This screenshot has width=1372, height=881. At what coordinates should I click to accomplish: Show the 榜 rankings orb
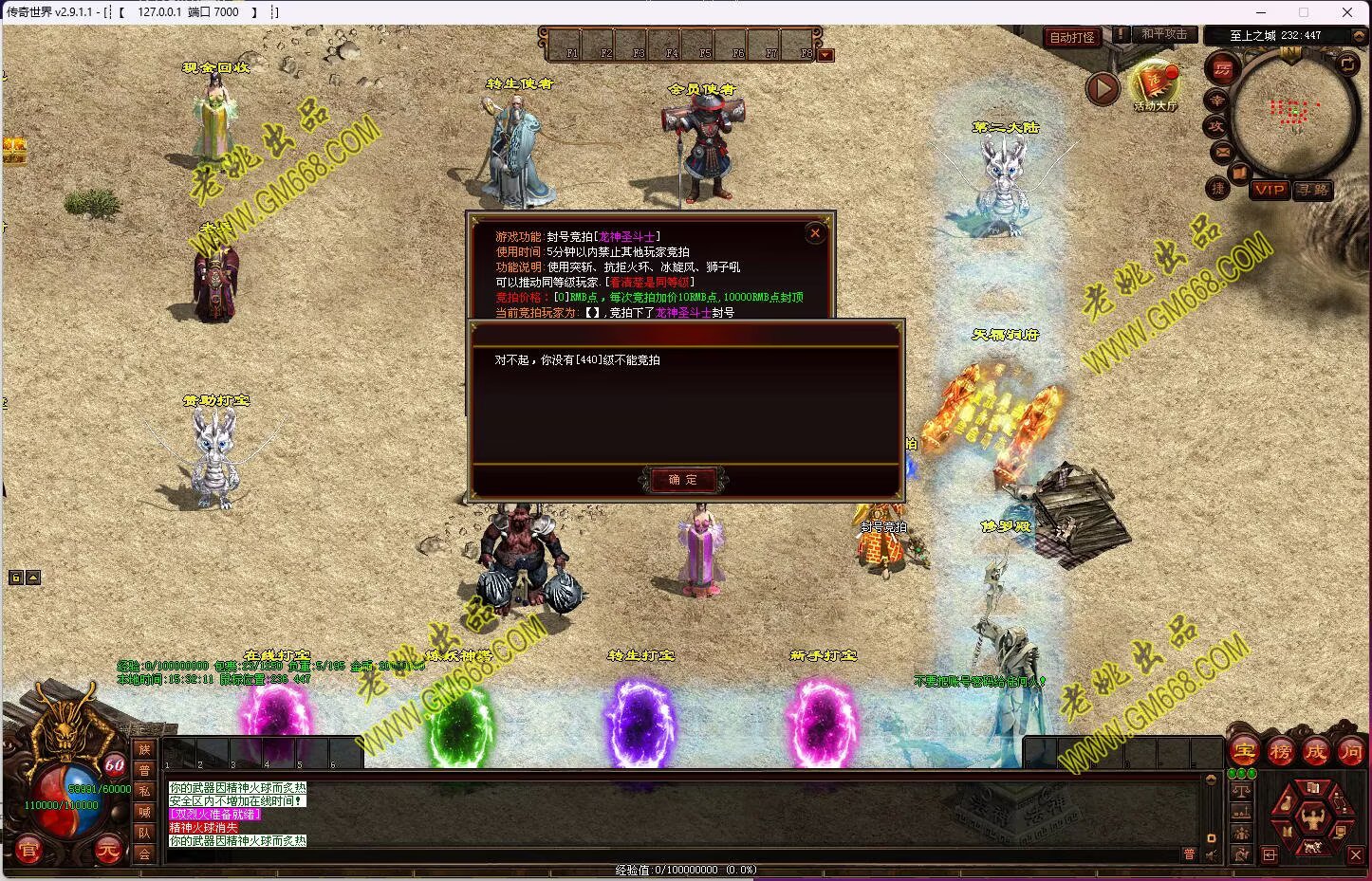click(1280, 751)
